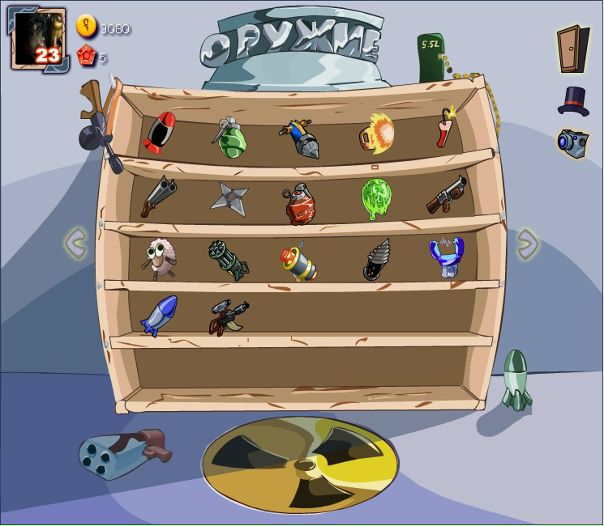Select the black drill weapon on the third shelf
604x526 pixels.
[376, 260]
